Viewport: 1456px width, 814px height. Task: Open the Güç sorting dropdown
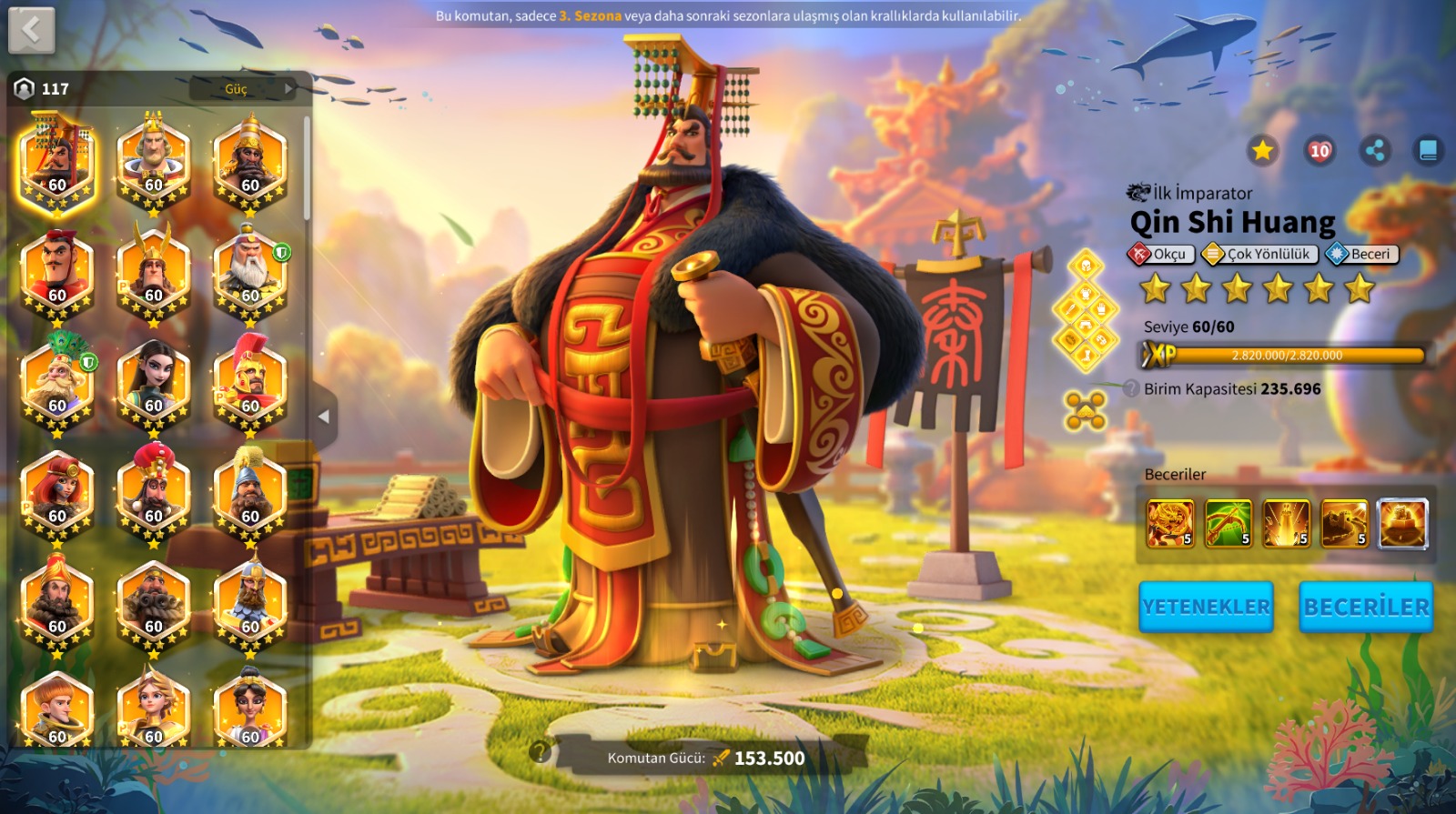click(243, 88)
